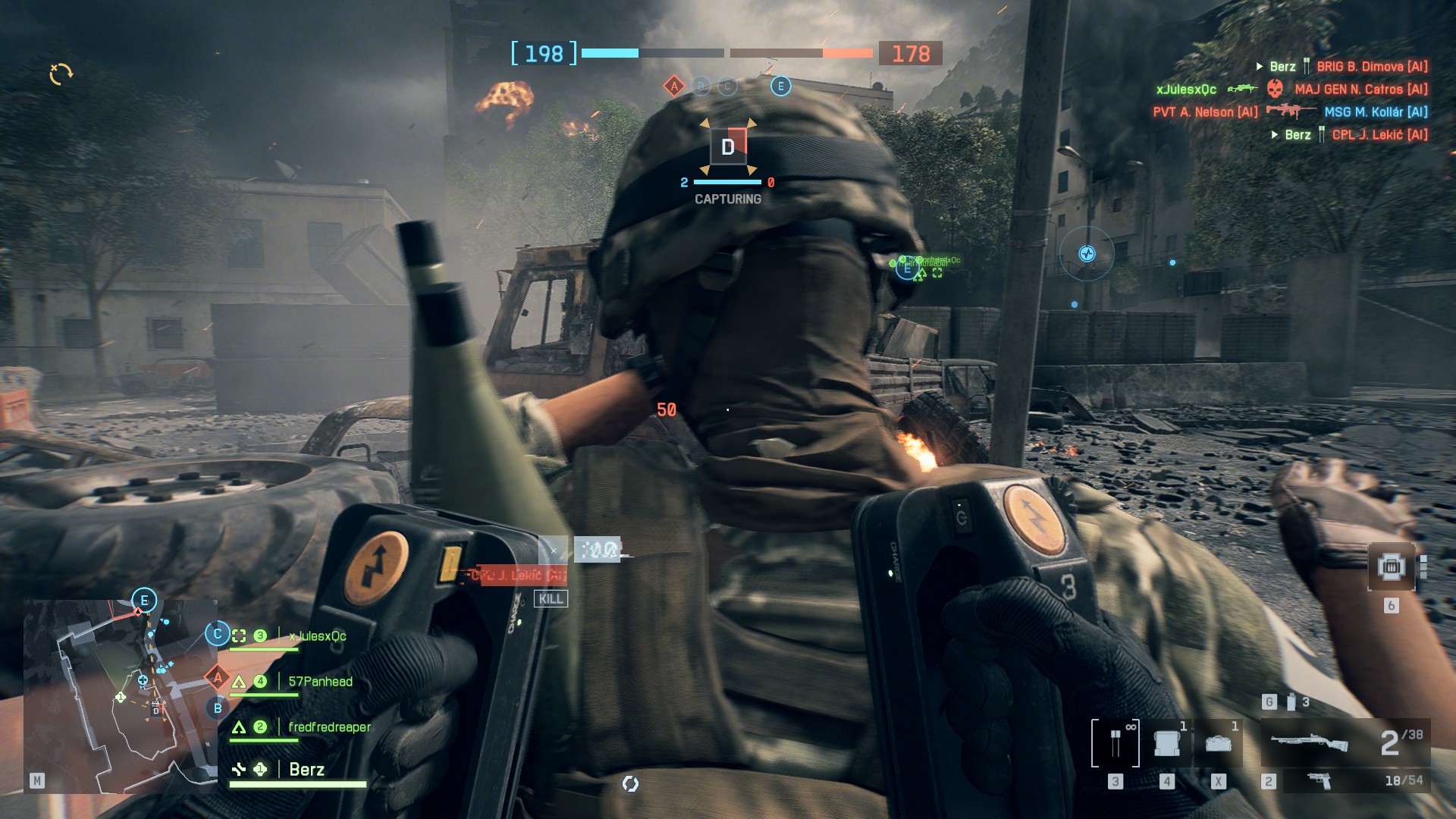Image resolution: width=1456 pixels, height=819 pixels.
Task: Select the defibrillator gadget slot
Action: (1115, 743)
